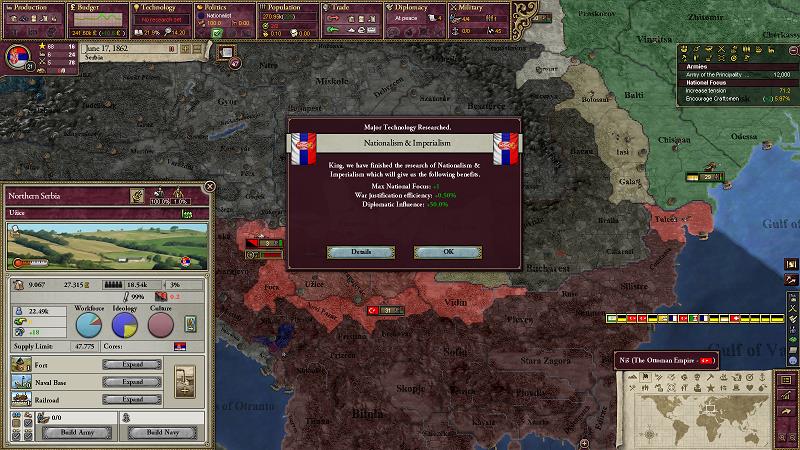Screen dimensions: 800x450
Task: Open the Budget screen
Action: (97, 7)
